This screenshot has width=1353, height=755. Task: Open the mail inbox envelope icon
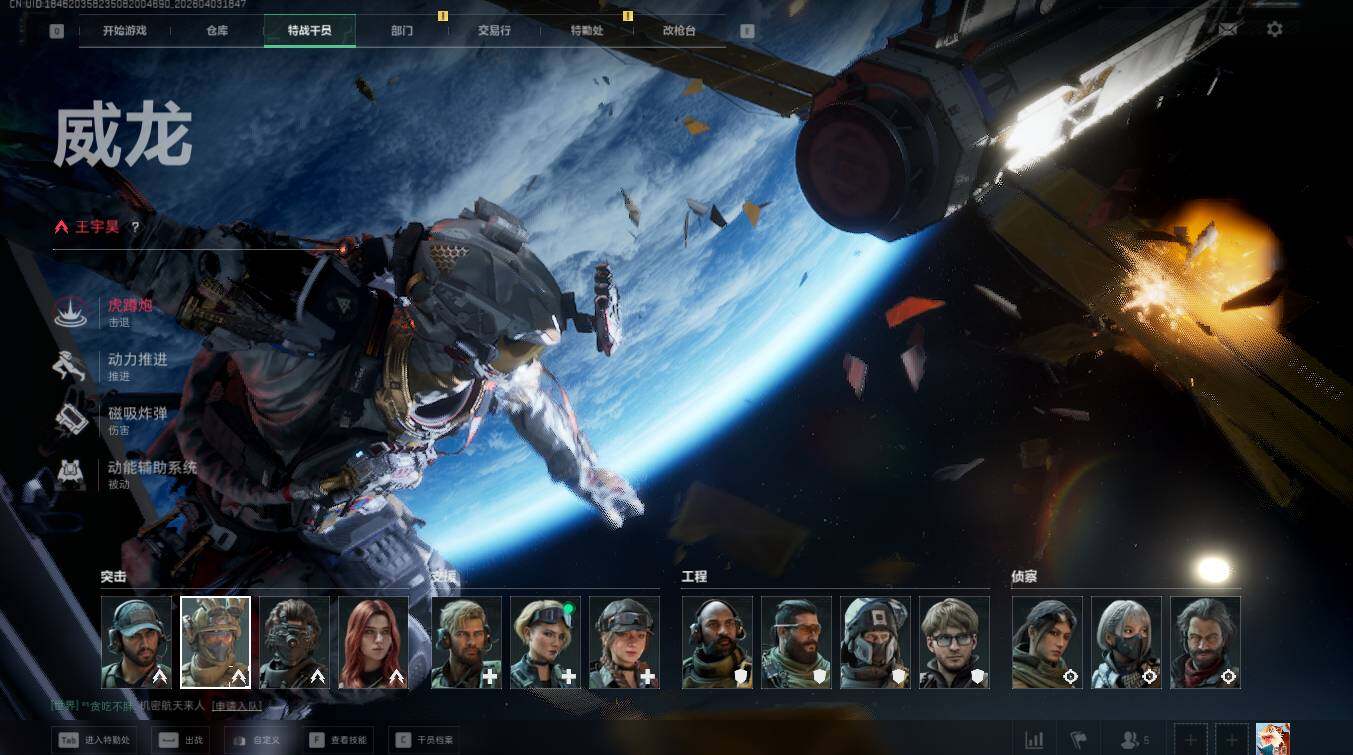(x=1227, y=29)
